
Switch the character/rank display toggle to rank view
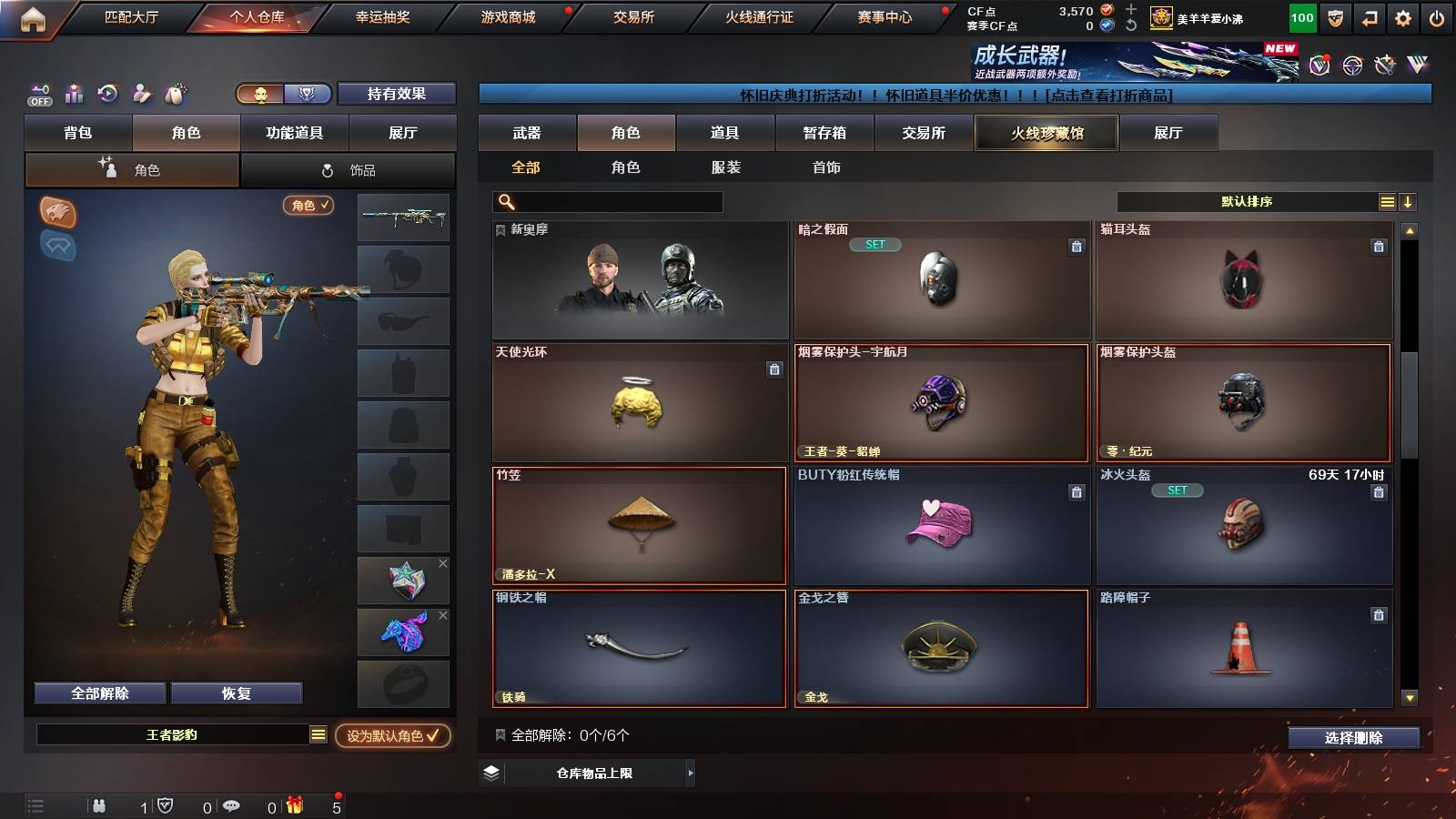pyautogui.click(x=308, y=94)
